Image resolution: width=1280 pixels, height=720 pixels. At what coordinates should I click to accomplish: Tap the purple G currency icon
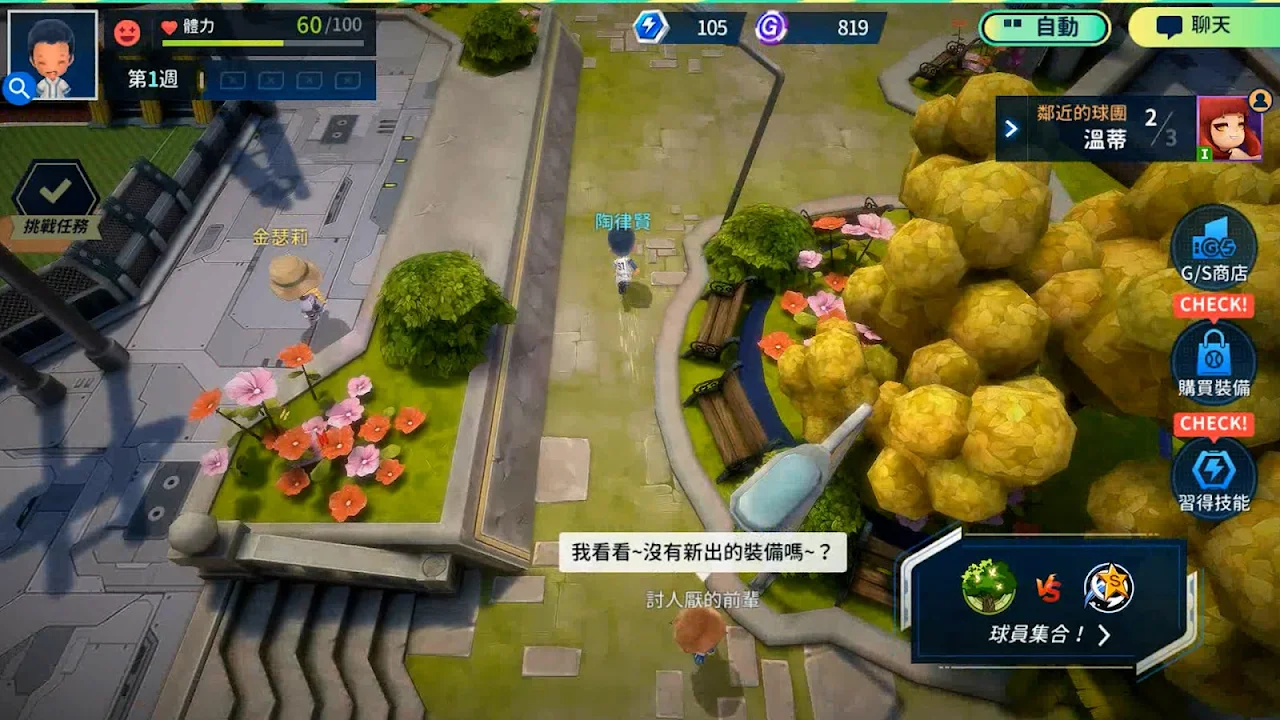pos(770,27)
